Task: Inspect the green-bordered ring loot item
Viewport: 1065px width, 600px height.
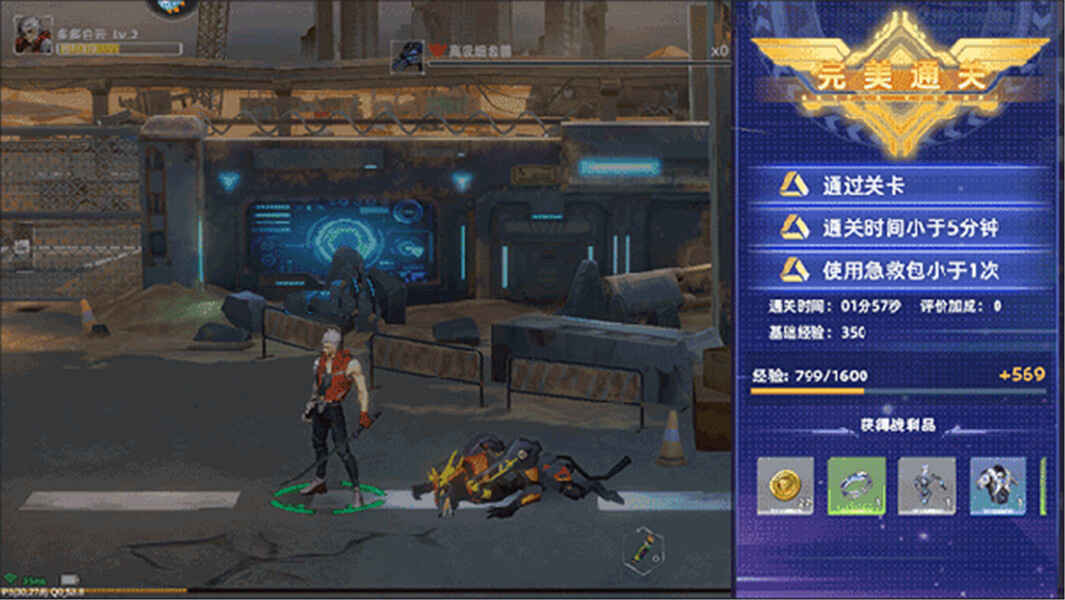Action: [x=856, y=486]
